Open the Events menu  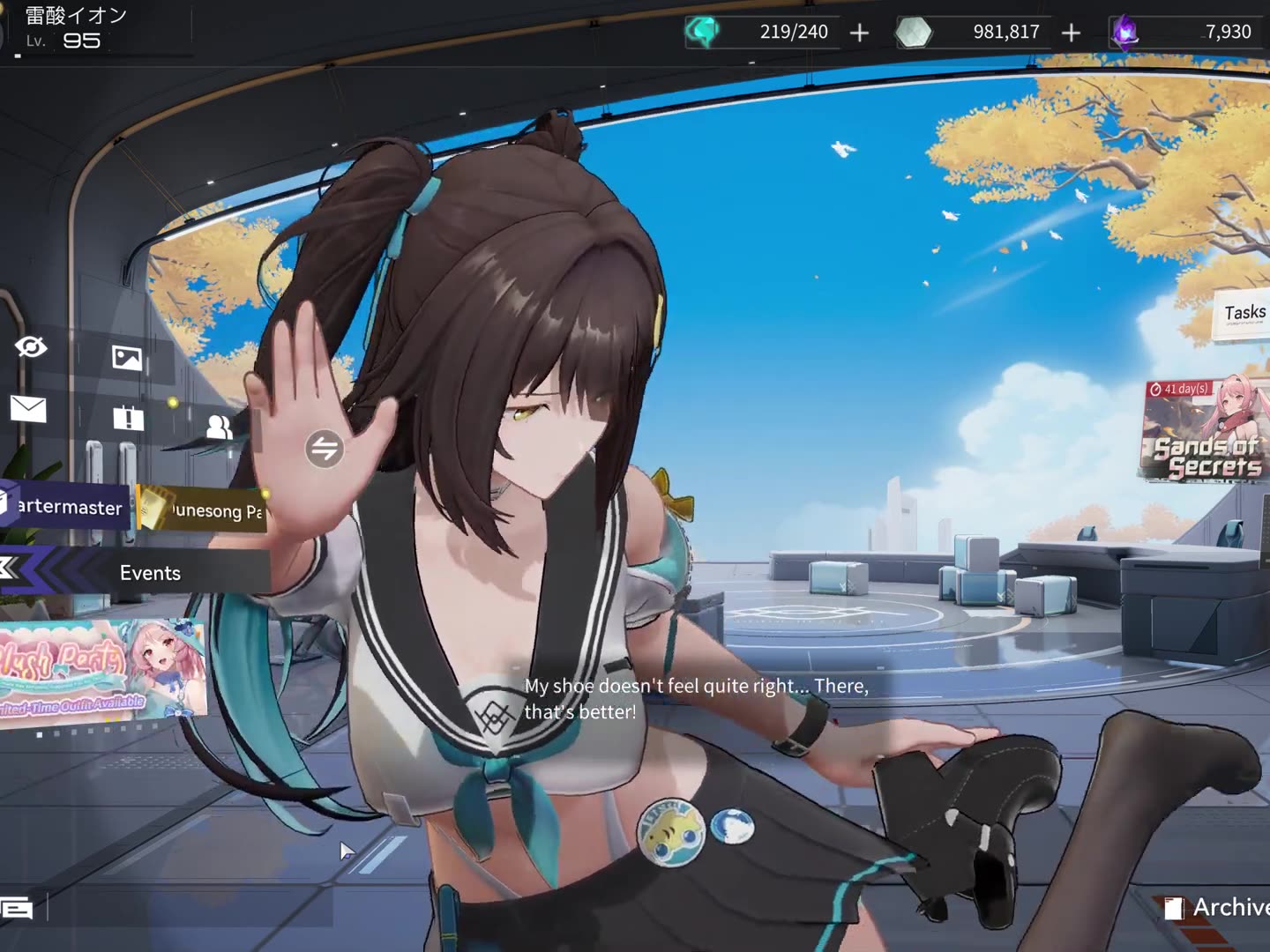(x=148, y=573)
